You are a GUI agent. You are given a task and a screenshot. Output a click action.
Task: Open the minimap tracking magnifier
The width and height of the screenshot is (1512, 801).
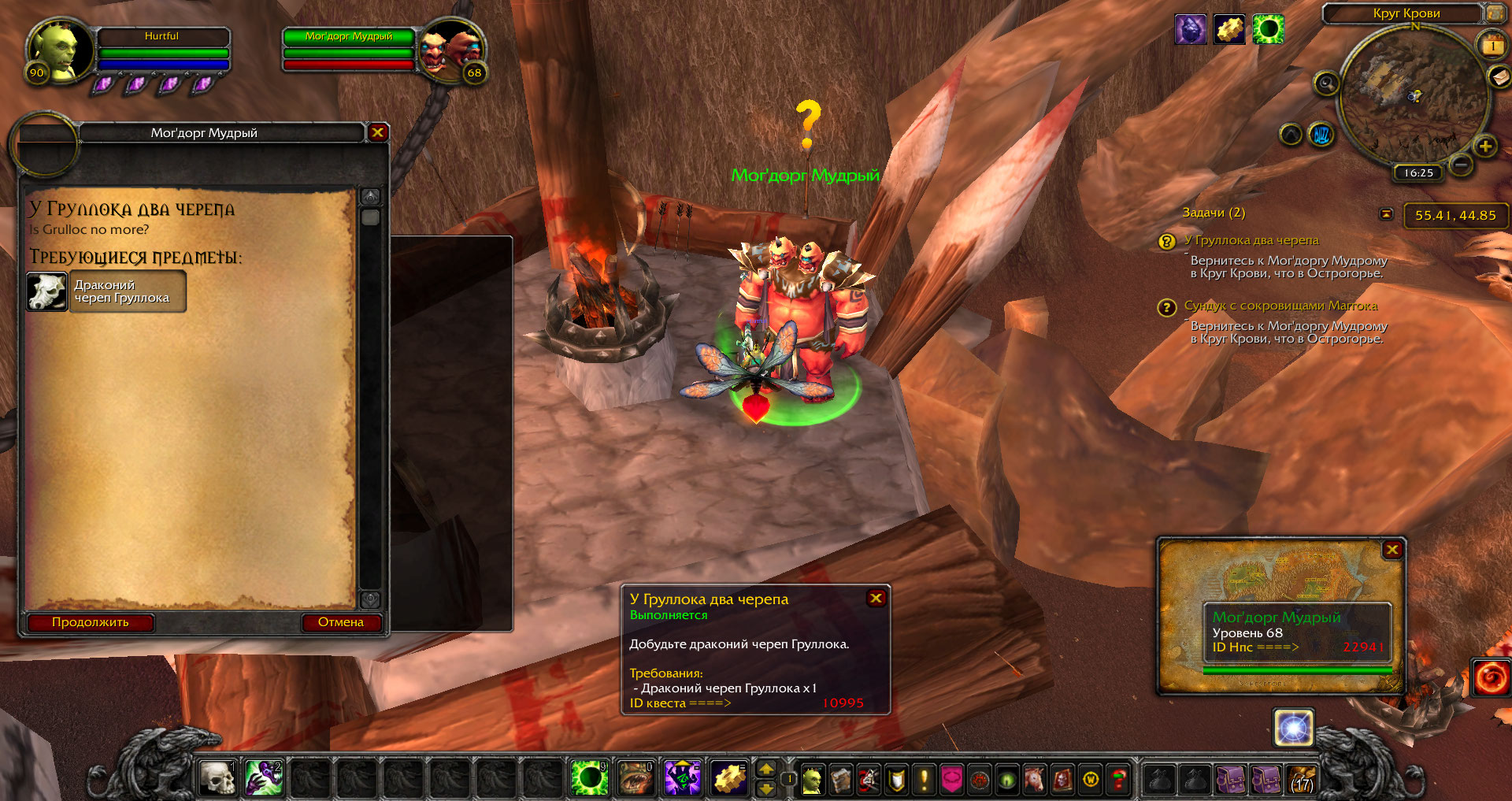(x=1327, y=83)
